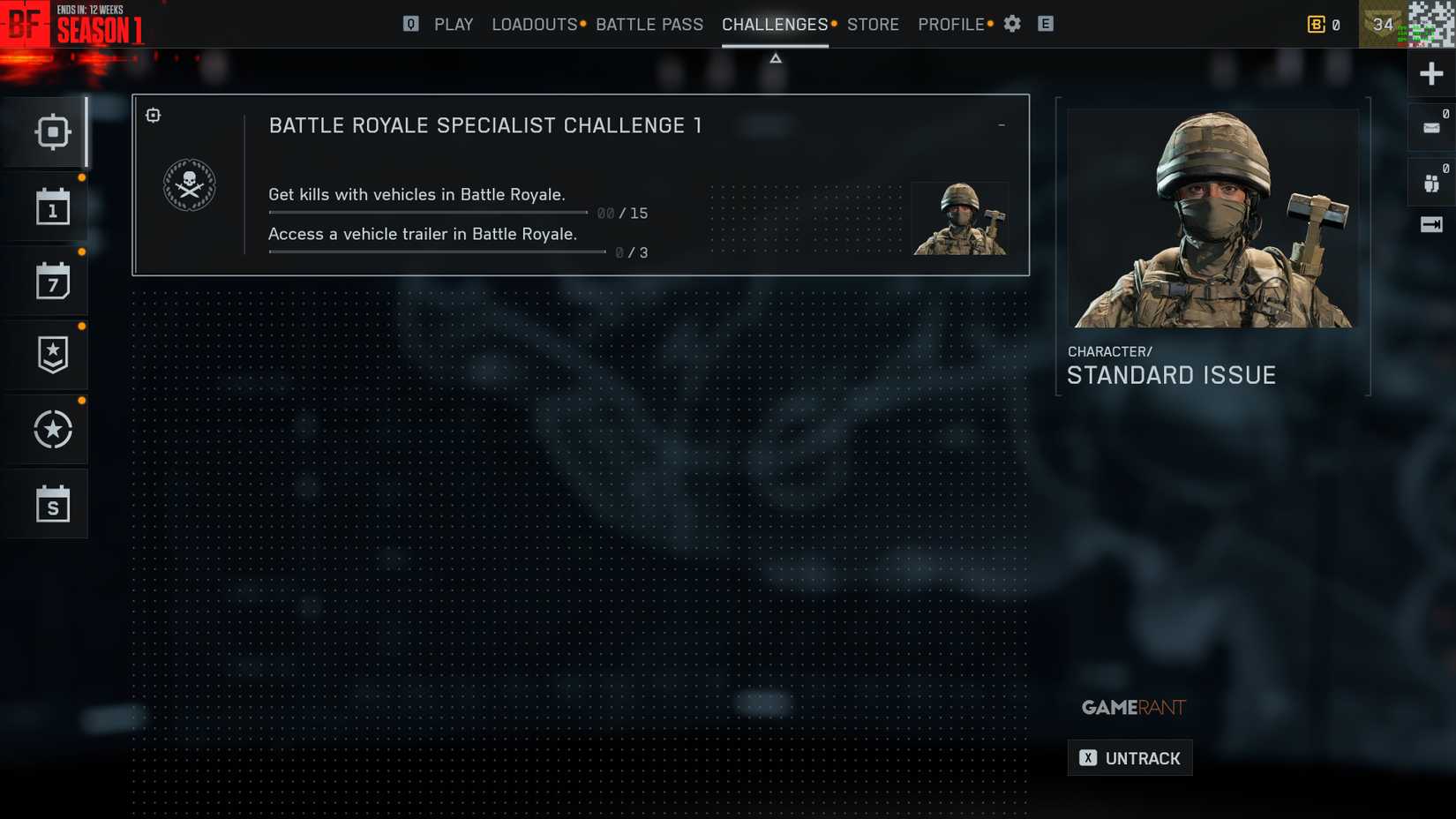Click the add friend plus icon
The height and width of the screenshot is (819, 1456).
coord(1430,73)
